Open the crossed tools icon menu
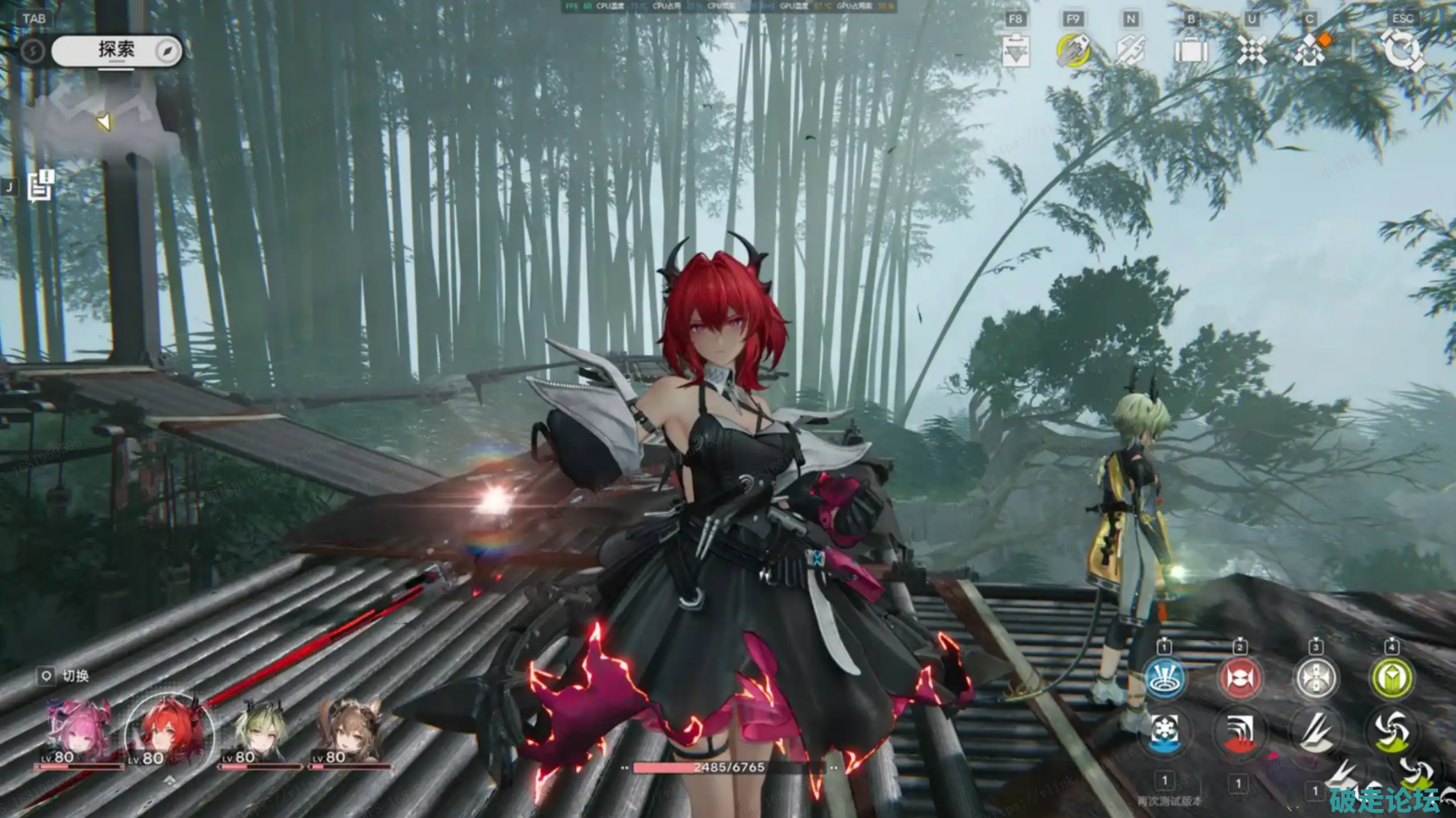This screenshot has height=818, width=1456. pos(1130,52)
